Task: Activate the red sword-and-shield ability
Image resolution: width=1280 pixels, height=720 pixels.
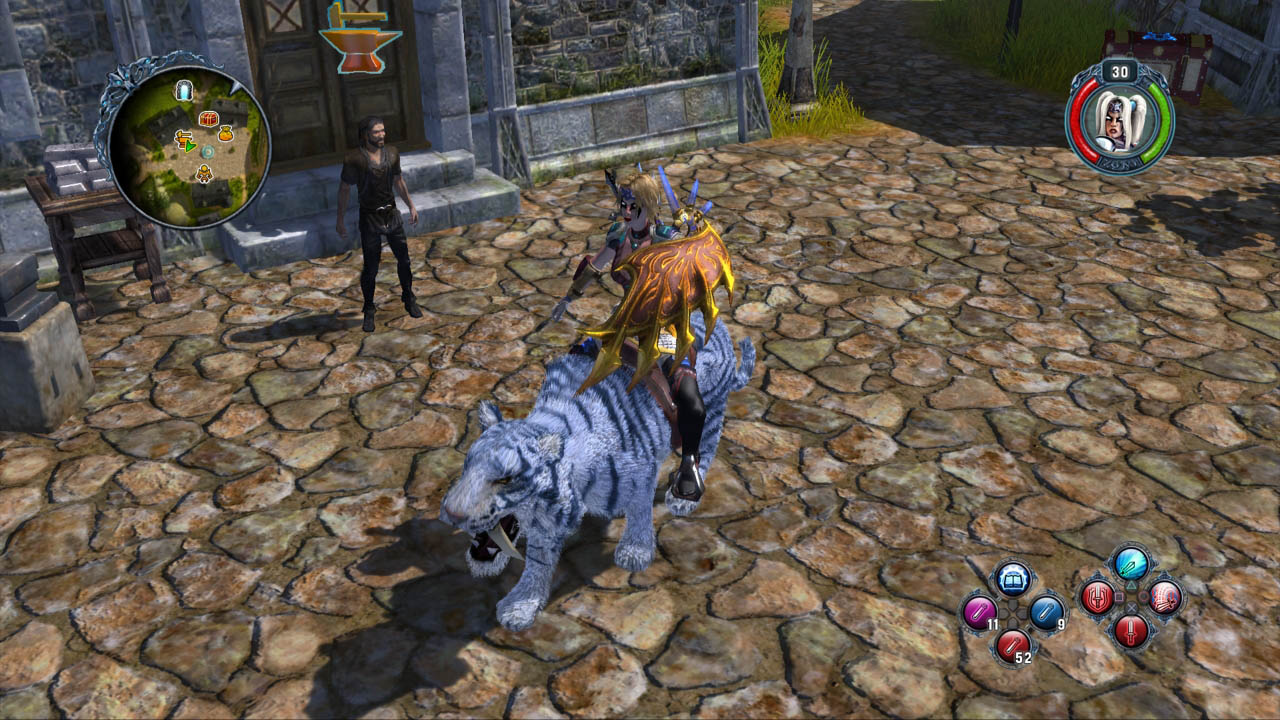Action: pos(1097,598)
